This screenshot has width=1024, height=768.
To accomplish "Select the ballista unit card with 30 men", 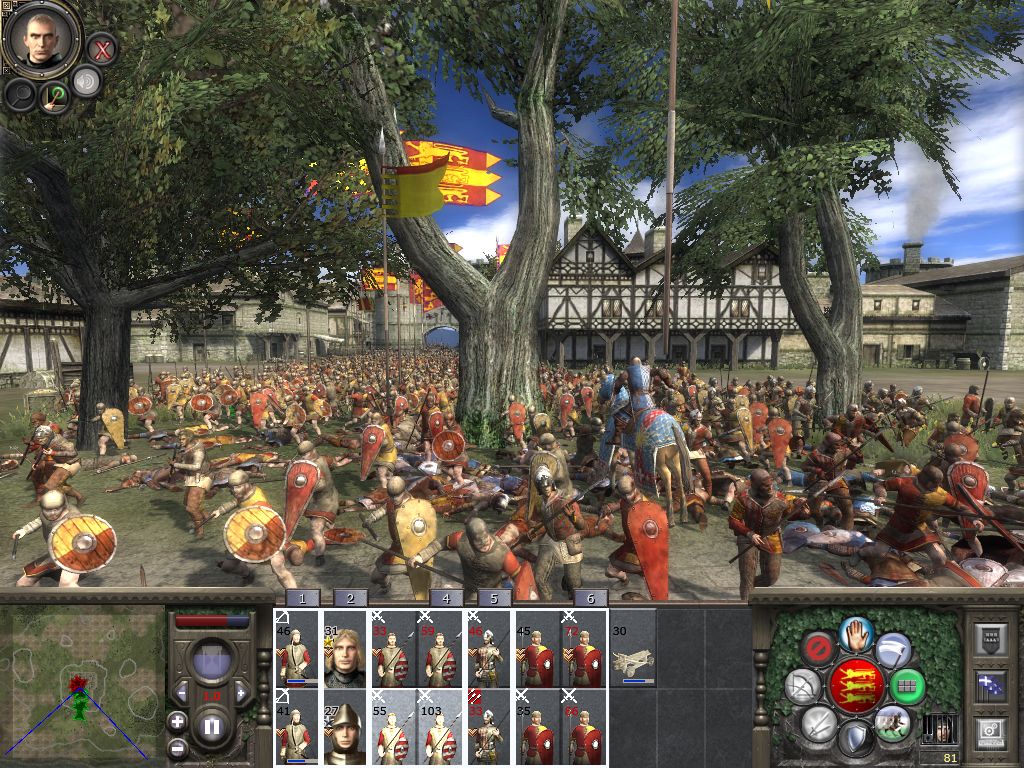I will pyautogui.click(x=633, y=648).
